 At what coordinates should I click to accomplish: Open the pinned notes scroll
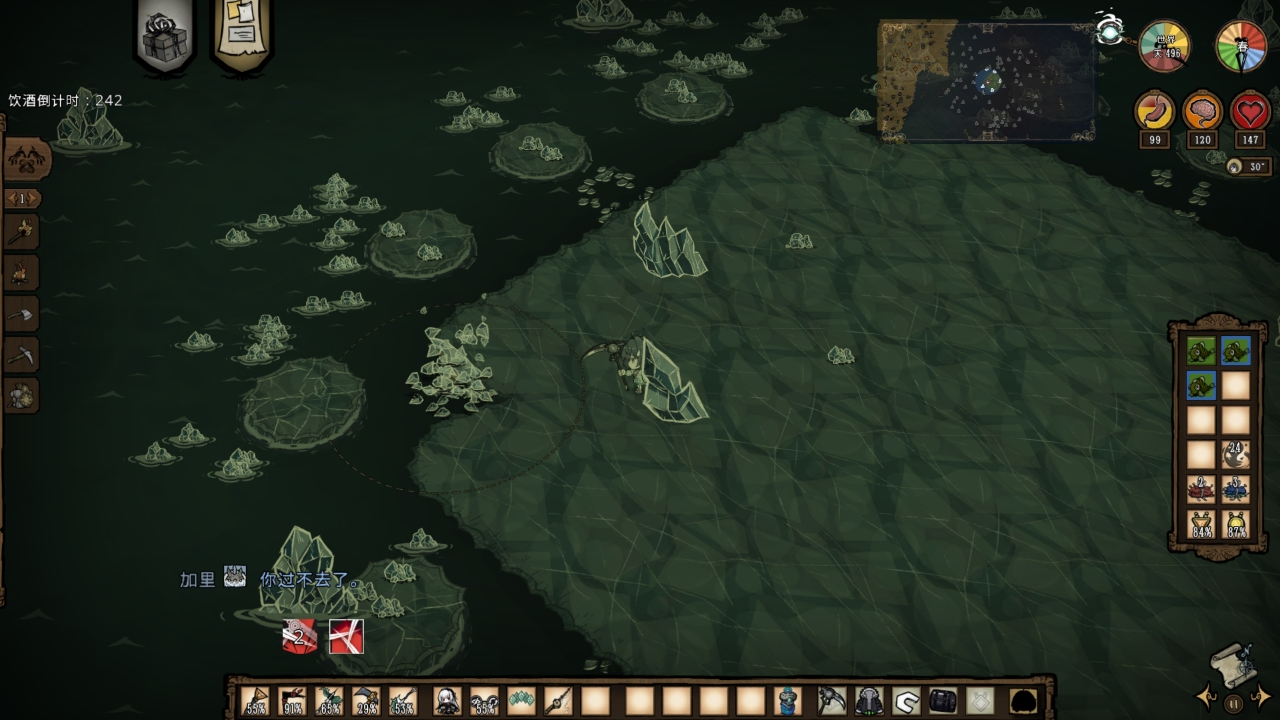pos(241,36)
